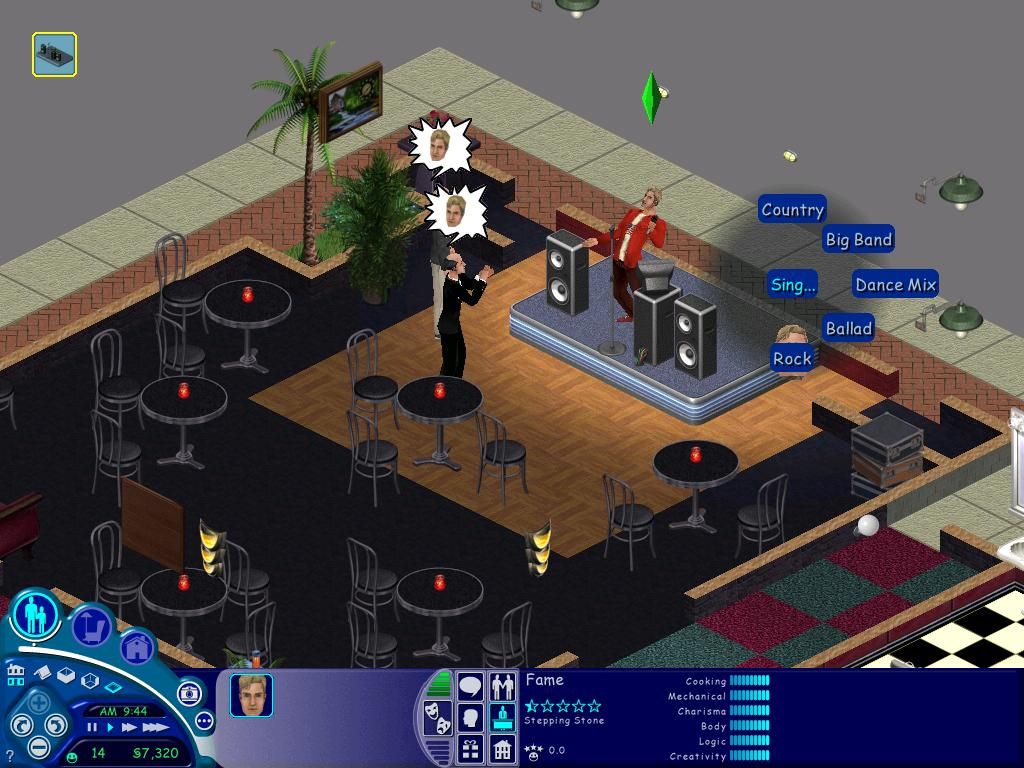Switch to Live mode with the family icon
1024x768 pixels.
(x=36, y=614)
